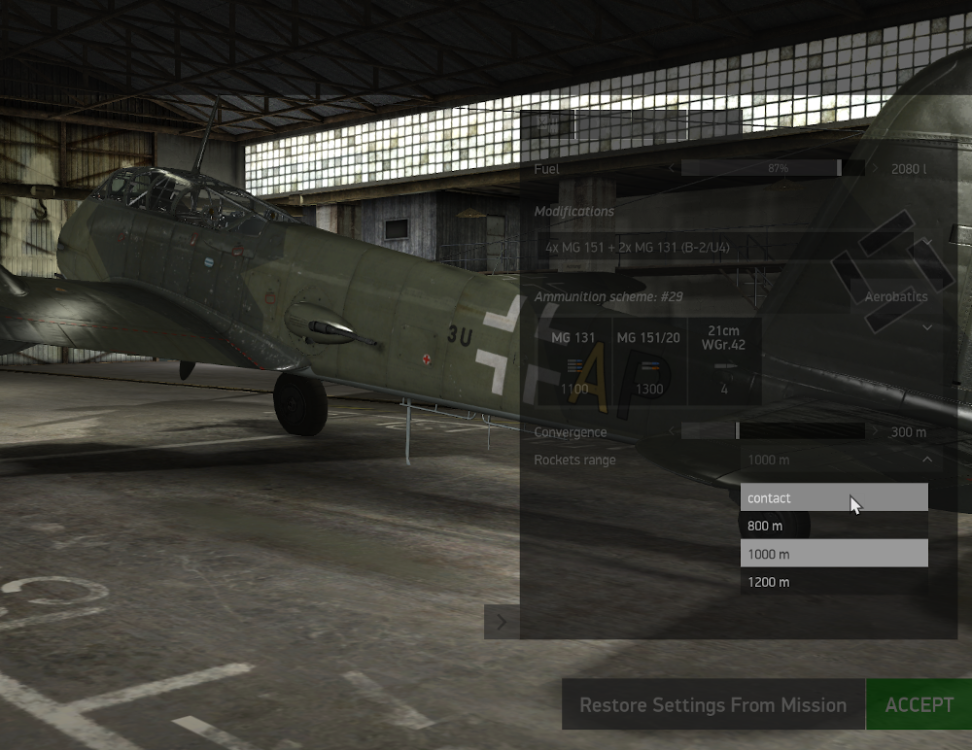972x750 pixels.
Task: Select the MG 131 ammunition tile
Action: [x=574, y=362]
